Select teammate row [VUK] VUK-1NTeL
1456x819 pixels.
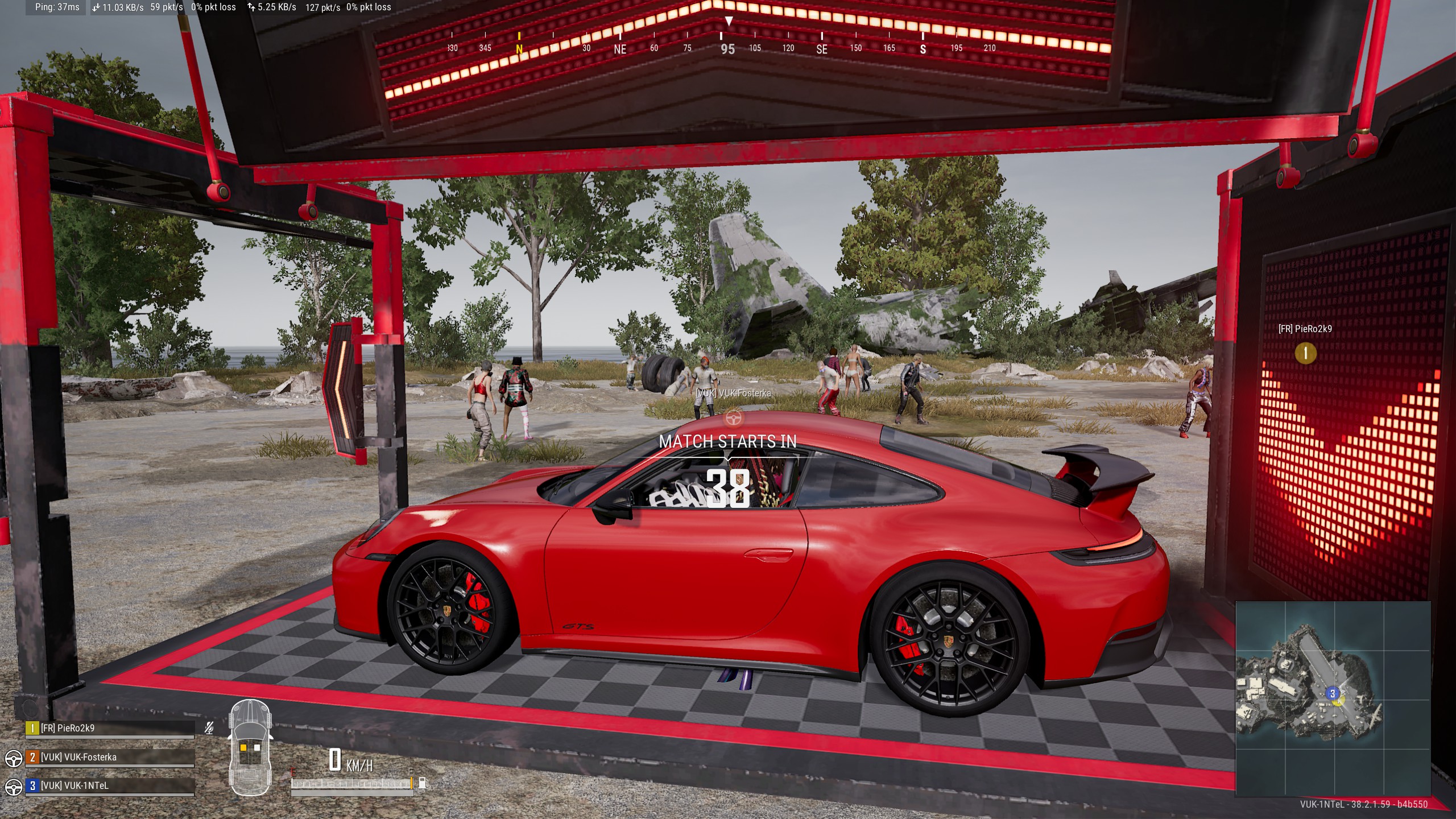click(110, 785)
